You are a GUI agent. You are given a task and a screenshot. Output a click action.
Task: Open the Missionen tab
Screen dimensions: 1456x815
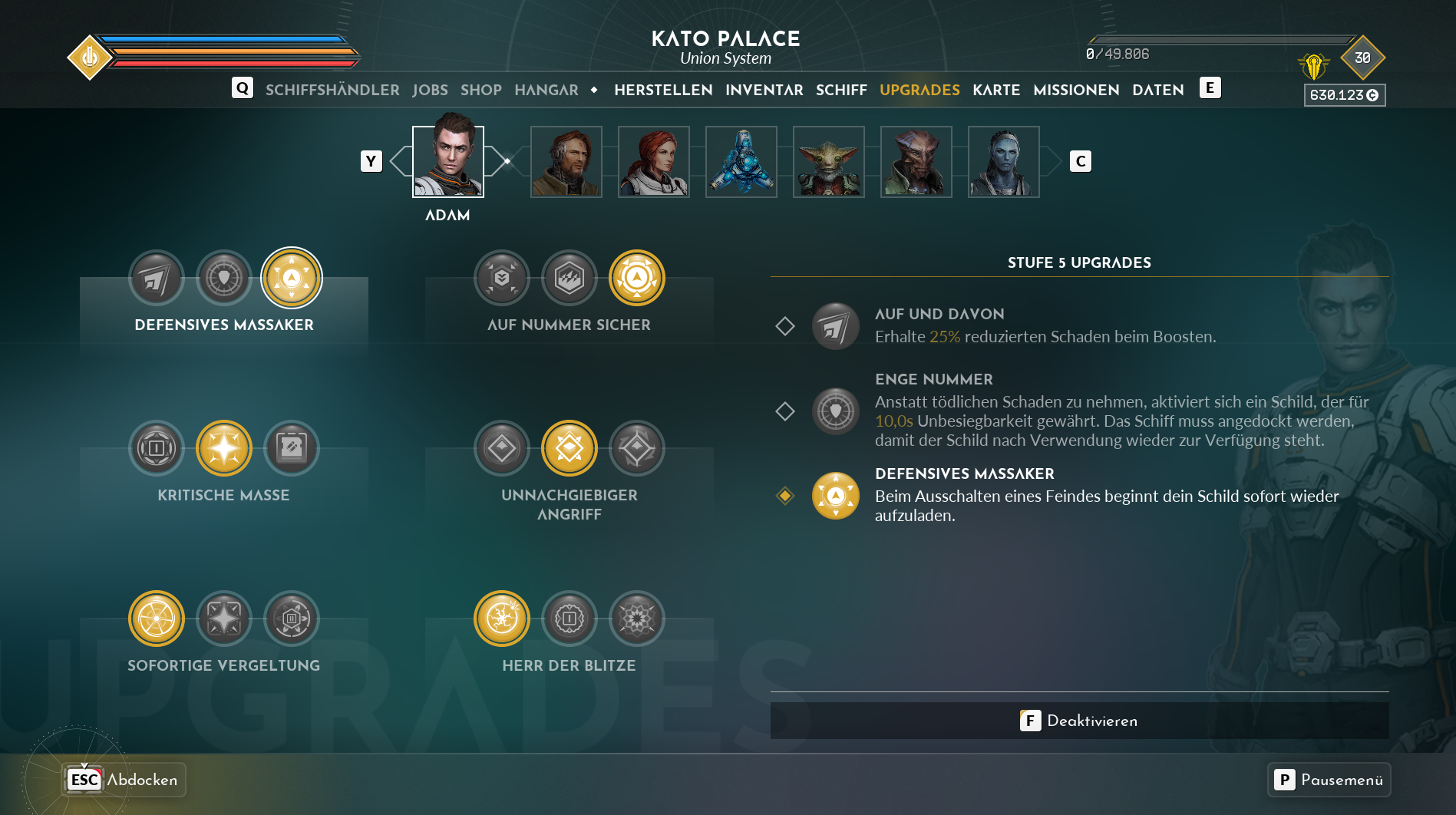[x=1075, y=90]
